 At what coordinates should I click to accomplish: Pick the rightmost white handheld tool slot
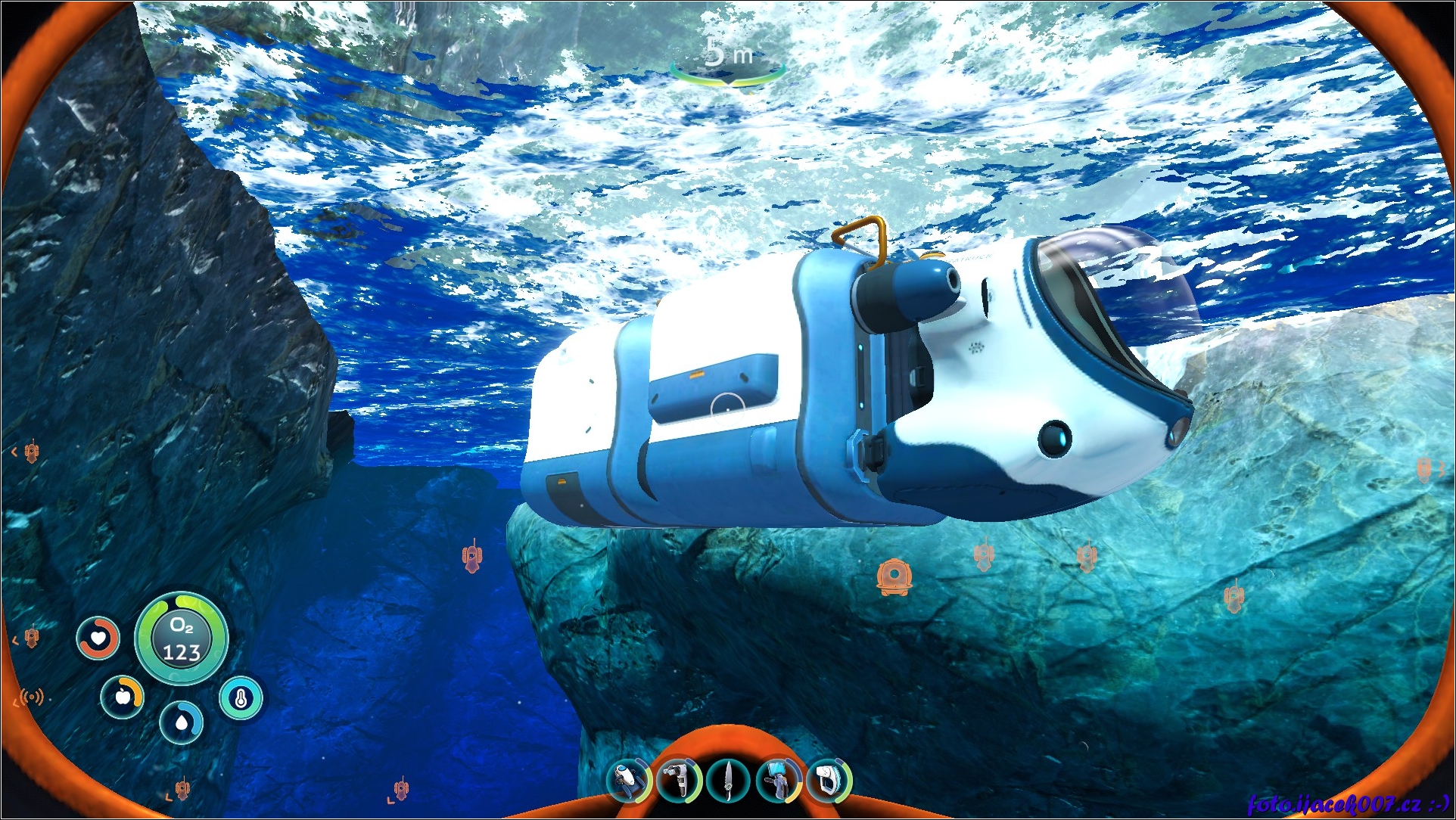[829, 780]
